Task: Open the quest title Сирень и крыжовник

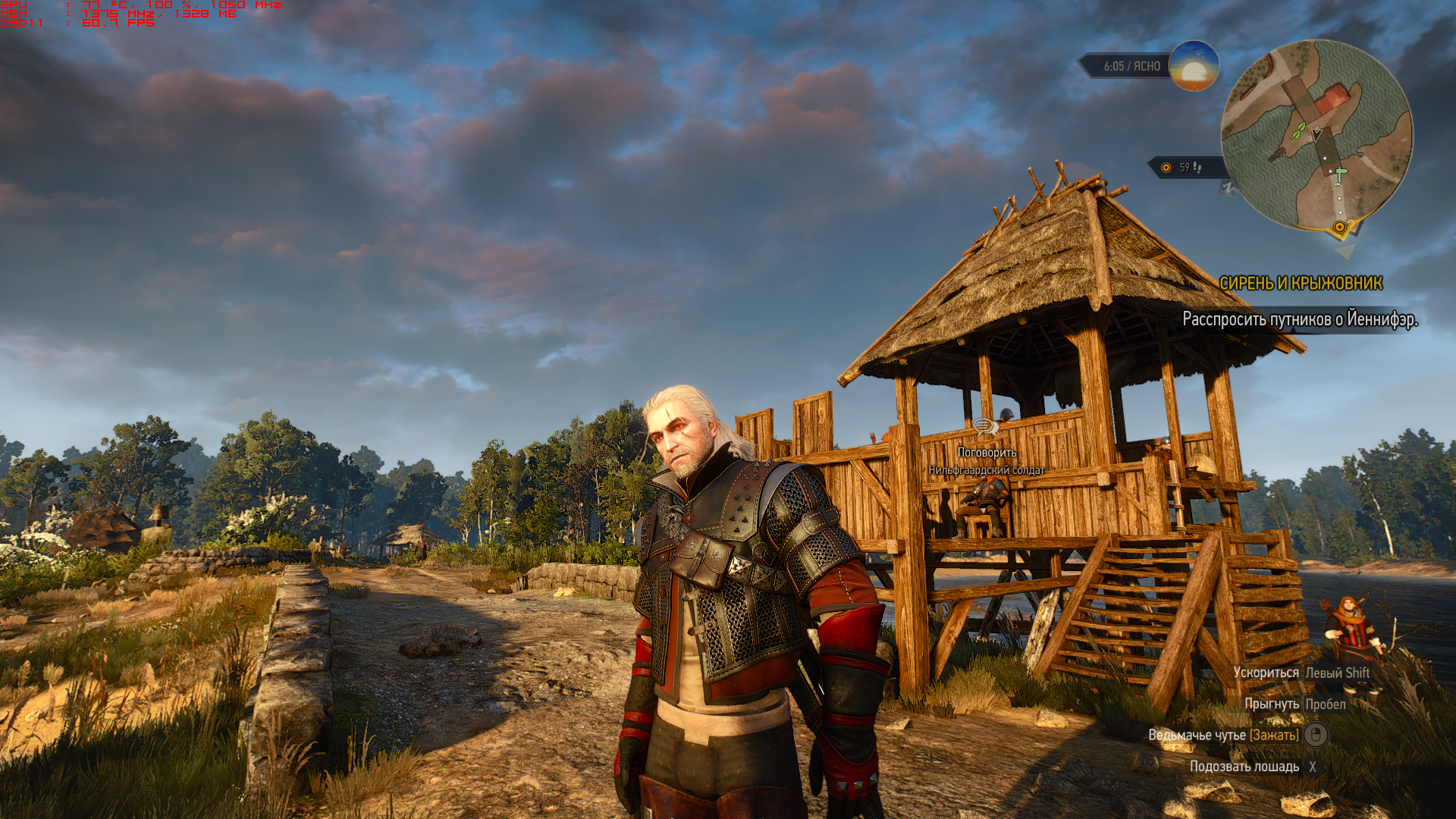Action: [1301, 284]
